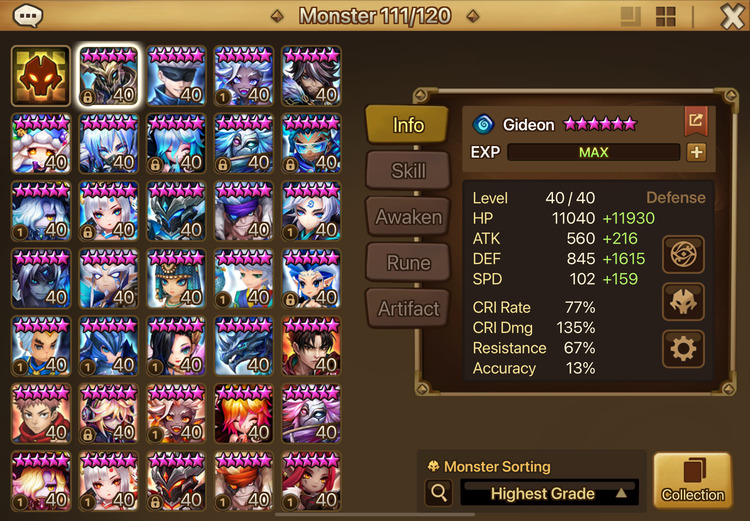This screenshot has width=750, height=521.
Task: Switch to the Info tab
Action: tap(408, 125)
